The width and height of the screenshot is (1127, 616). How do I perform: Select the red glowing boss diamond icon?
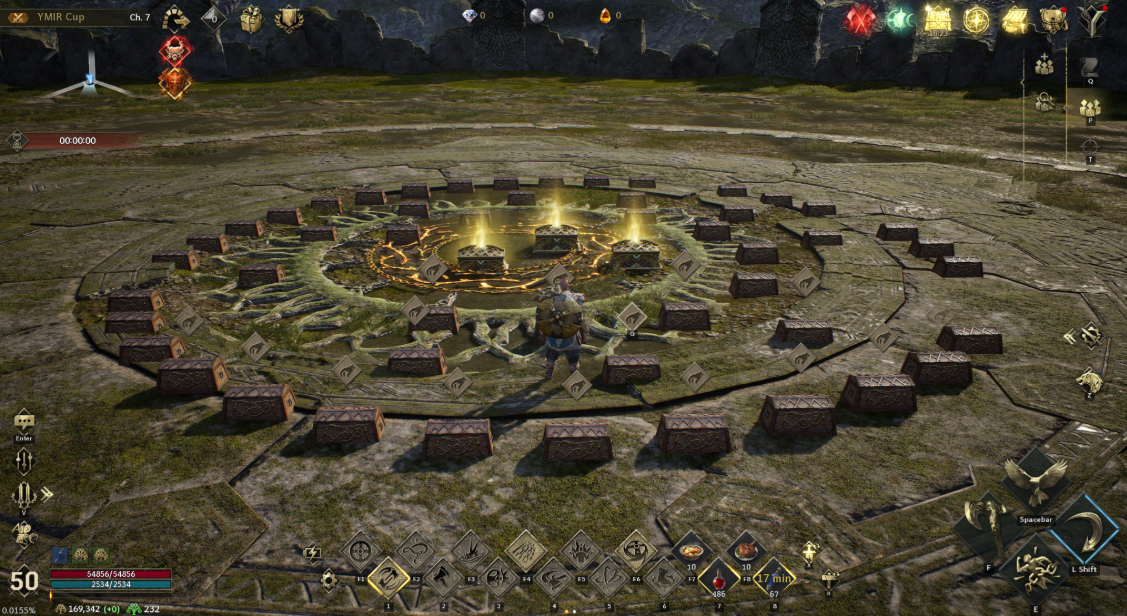pos(175,50)
